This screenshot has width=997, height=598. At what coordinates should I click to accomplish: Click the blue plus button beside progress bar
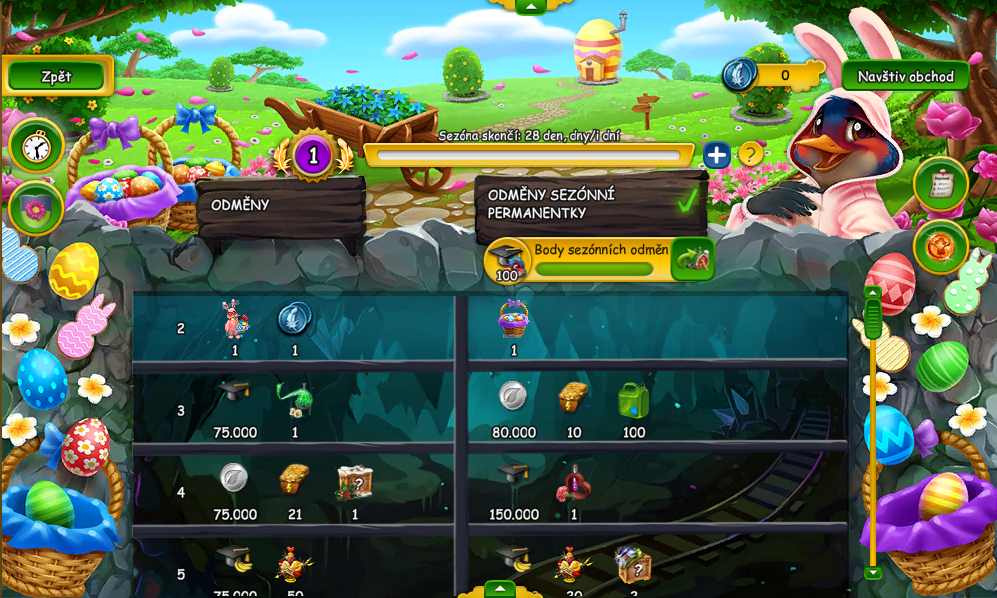click(x=716, y=155)
